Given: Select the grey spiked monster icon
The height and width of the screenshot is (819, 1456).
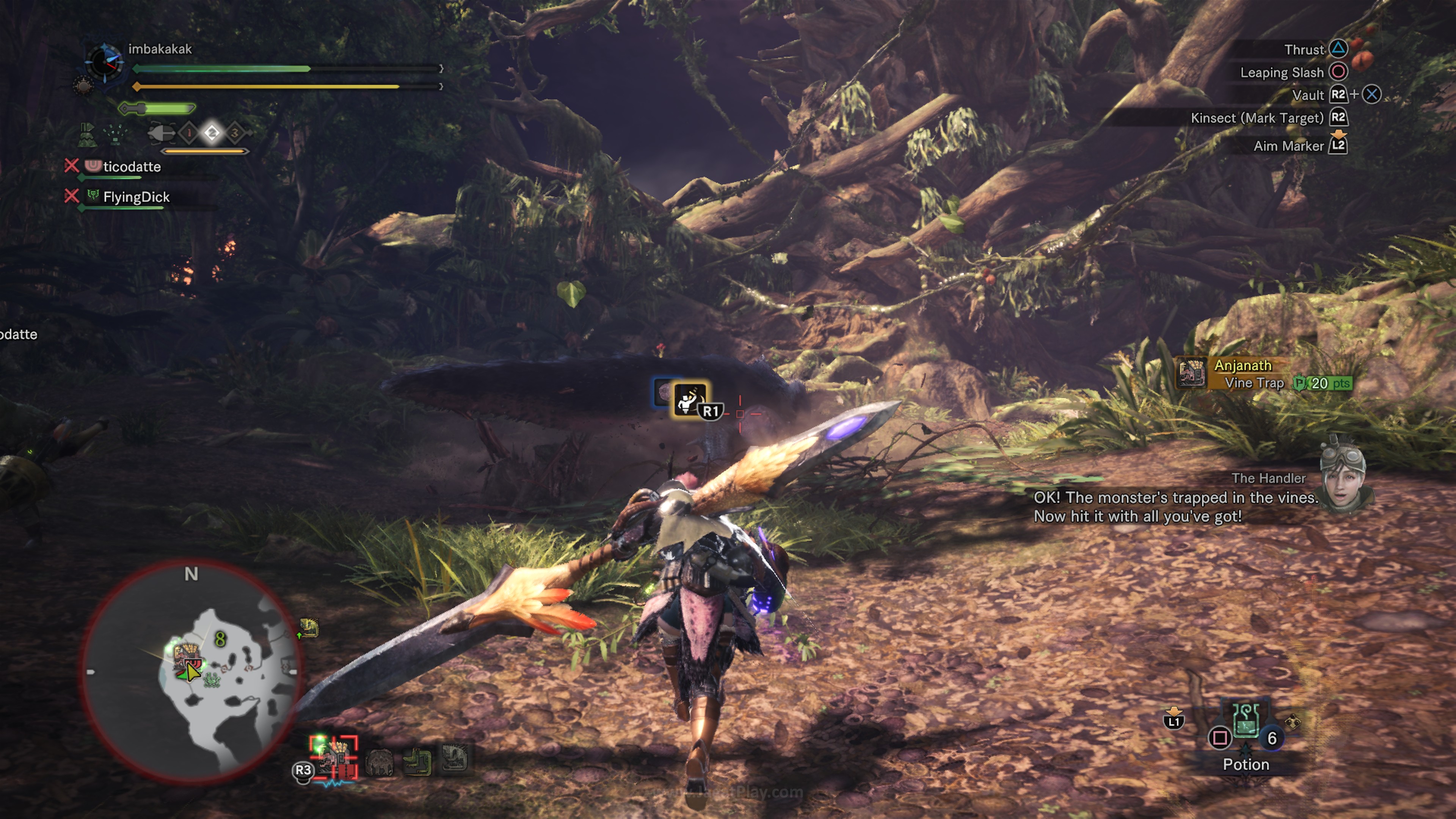Looking at the screenshot, I should click(x=454, y=758).
